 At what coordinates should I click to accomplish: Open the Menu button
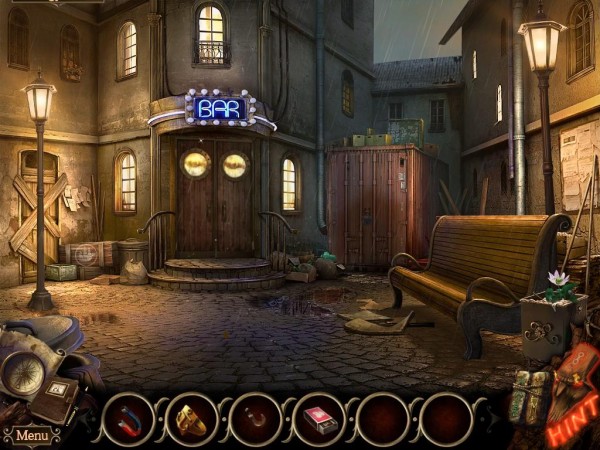click(x=31, y=436)
